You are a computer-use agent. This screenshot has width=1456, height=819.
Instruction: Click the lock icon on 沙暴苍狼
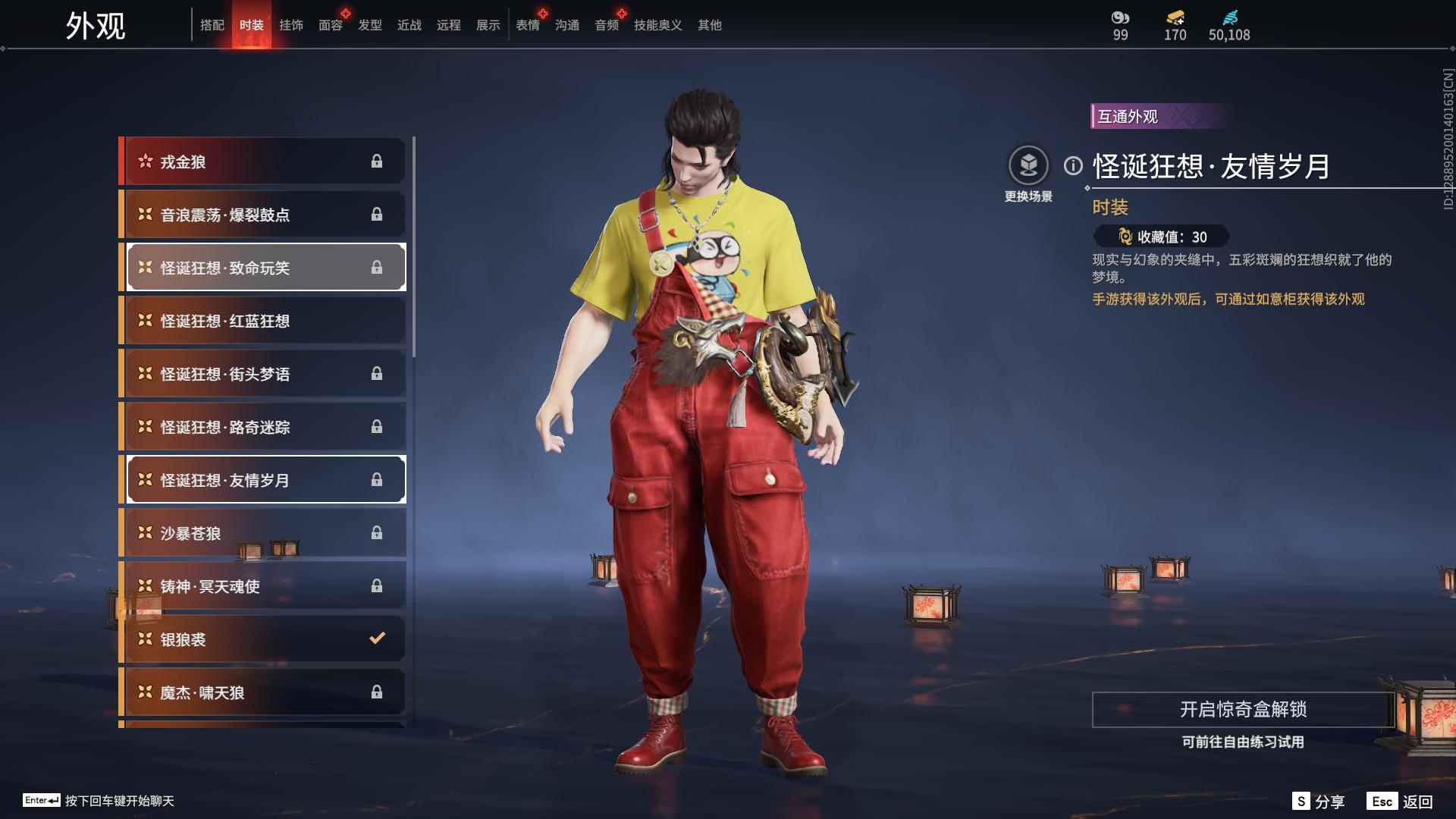(377, 532)
